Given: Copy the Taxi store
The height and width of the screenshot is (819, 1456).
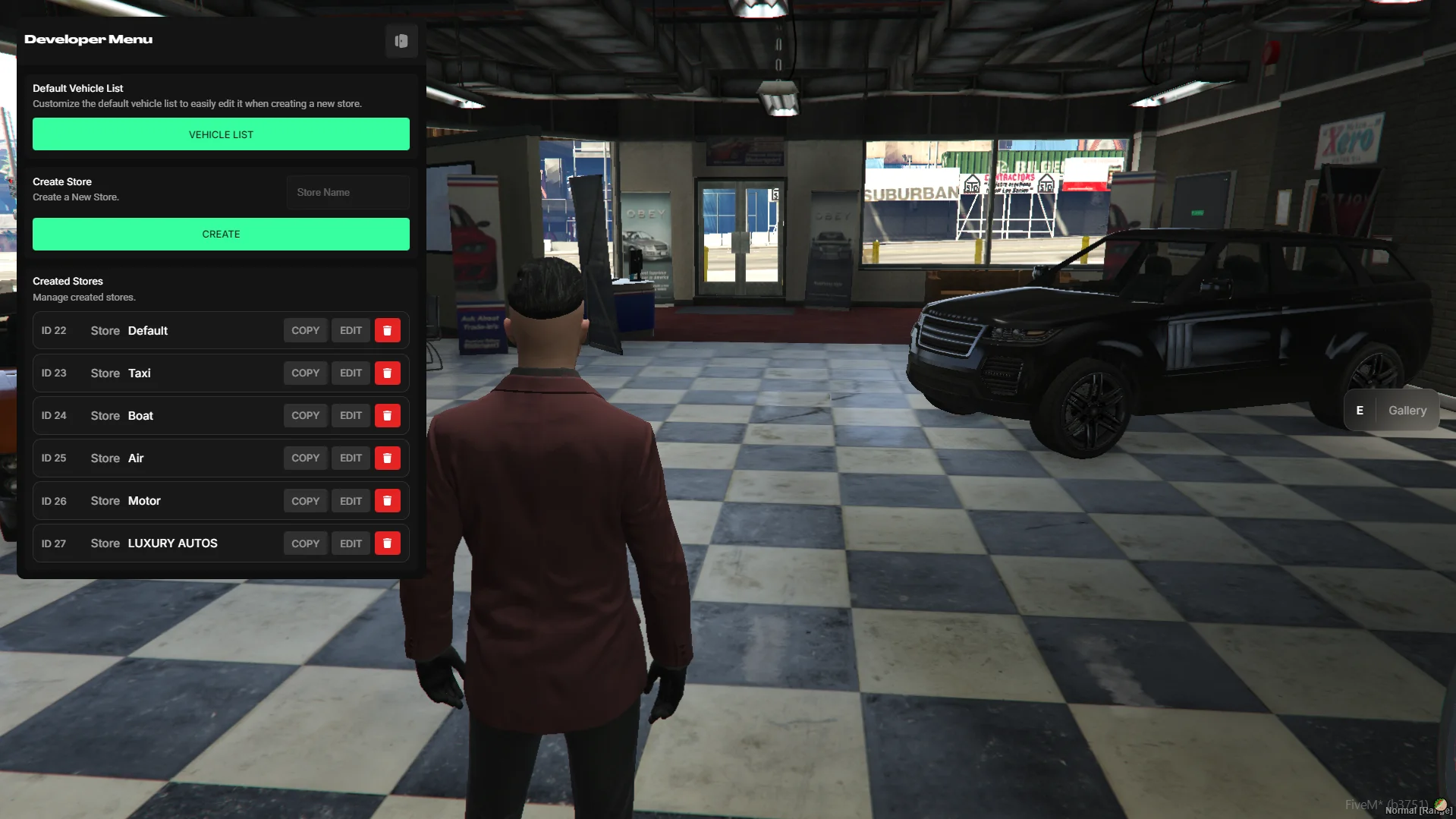Looking at the screenshot, I should click(305, 373).
